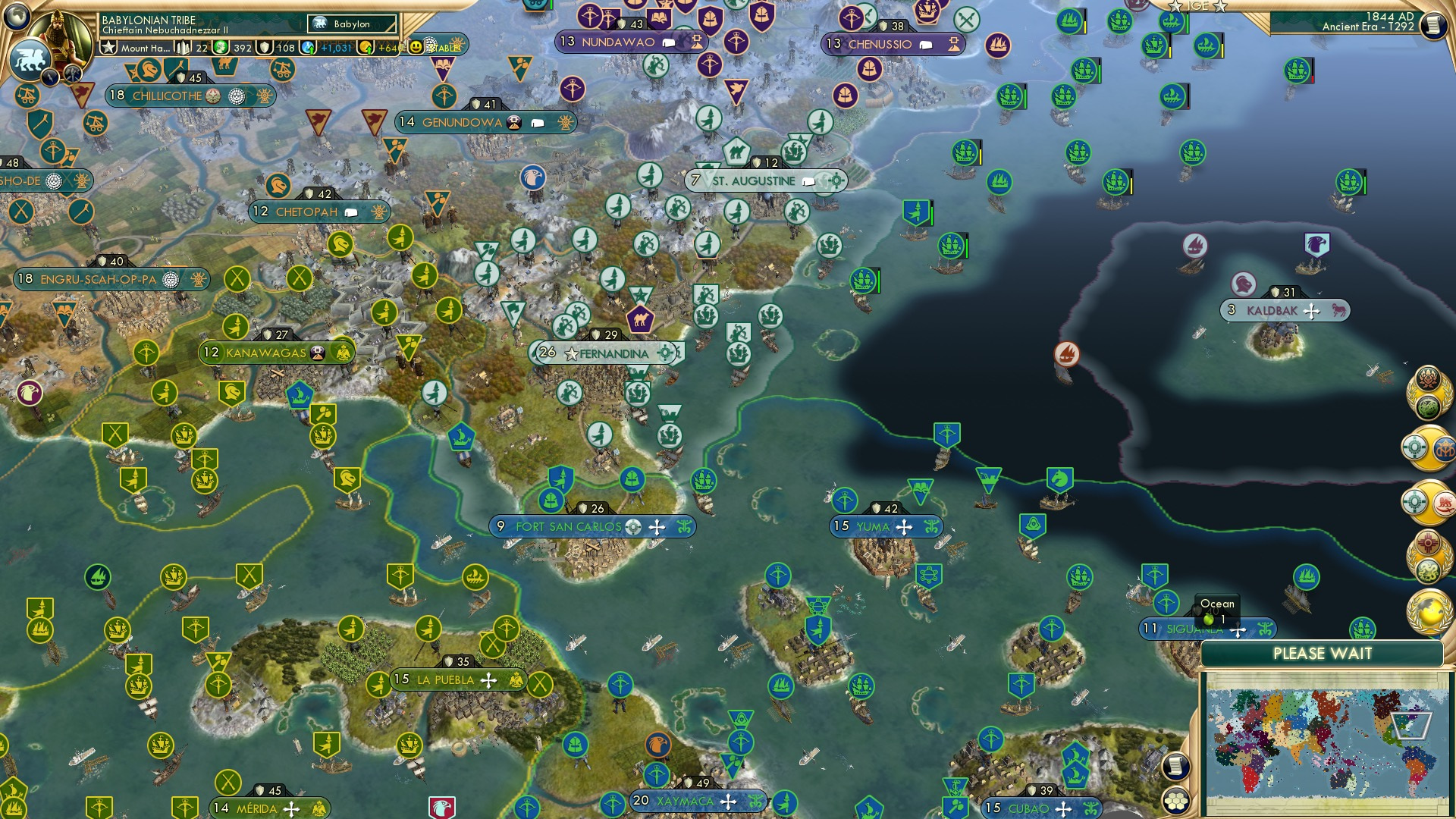The height and width of the screenshot is (819, 1456).
Task: Click the IGE menu label at the top
Action: click(1198, 7)
